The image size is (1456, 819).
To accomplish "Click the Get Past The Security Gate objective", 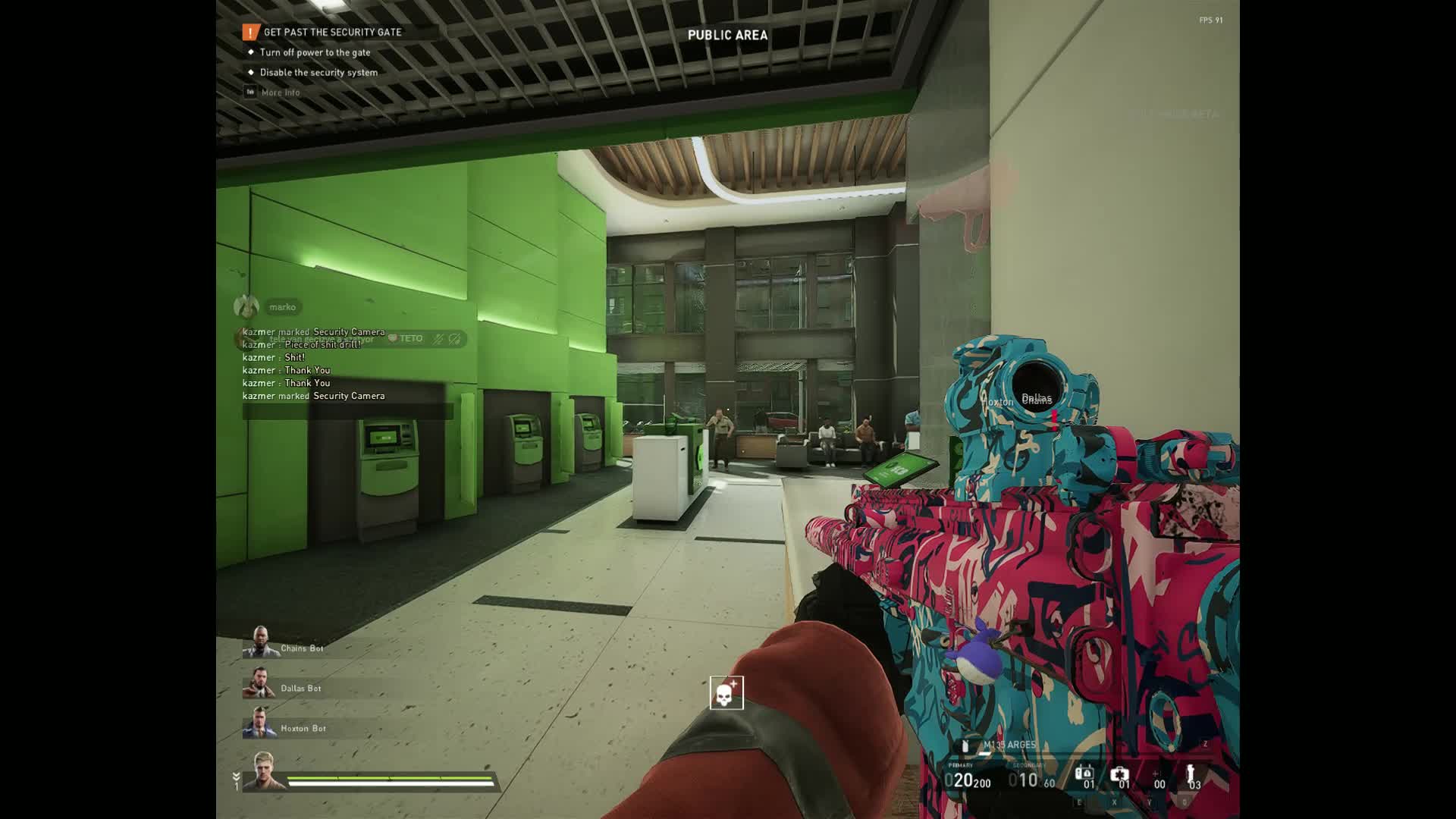I will click(332, 32).
